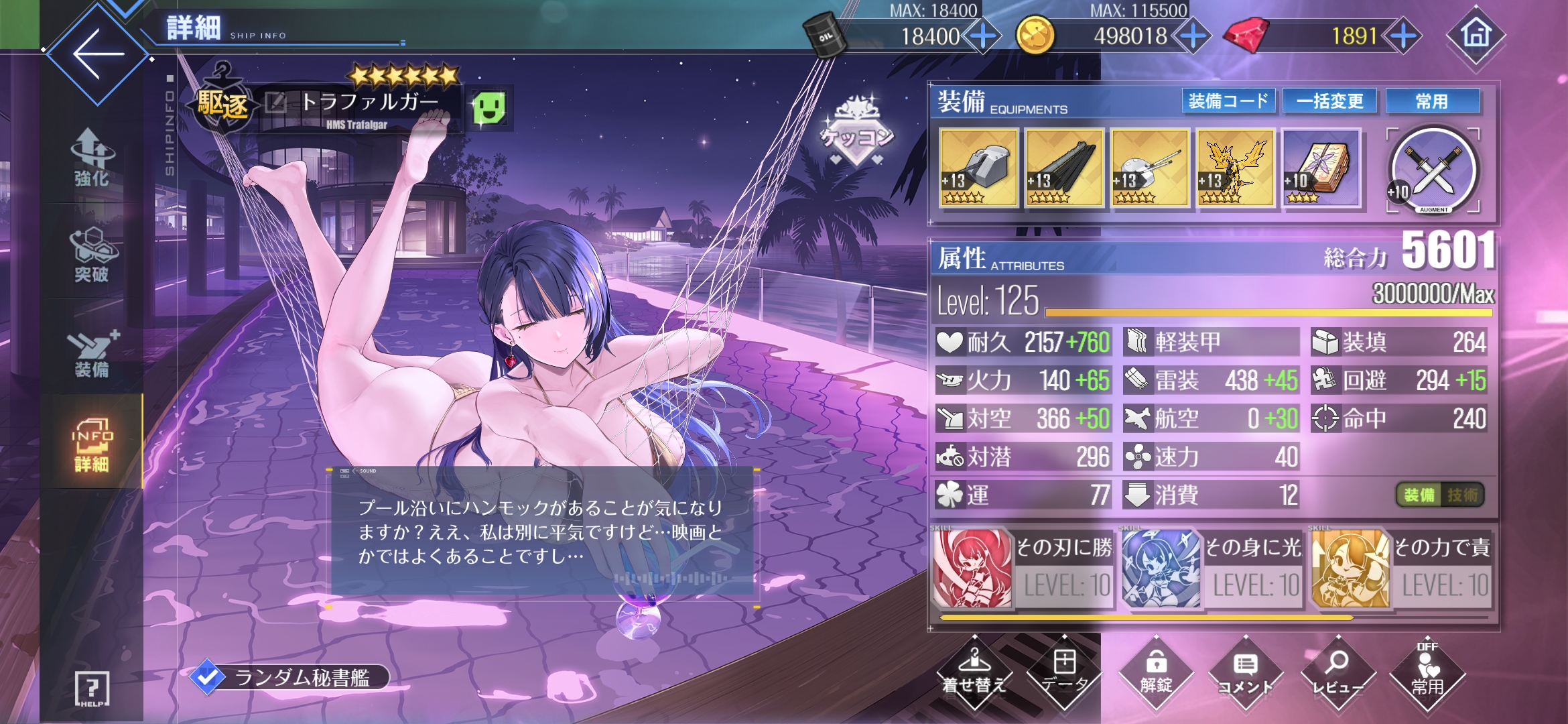Open the help question mark icon
The image size is (1568, 724).
click(x=91, y=688)
